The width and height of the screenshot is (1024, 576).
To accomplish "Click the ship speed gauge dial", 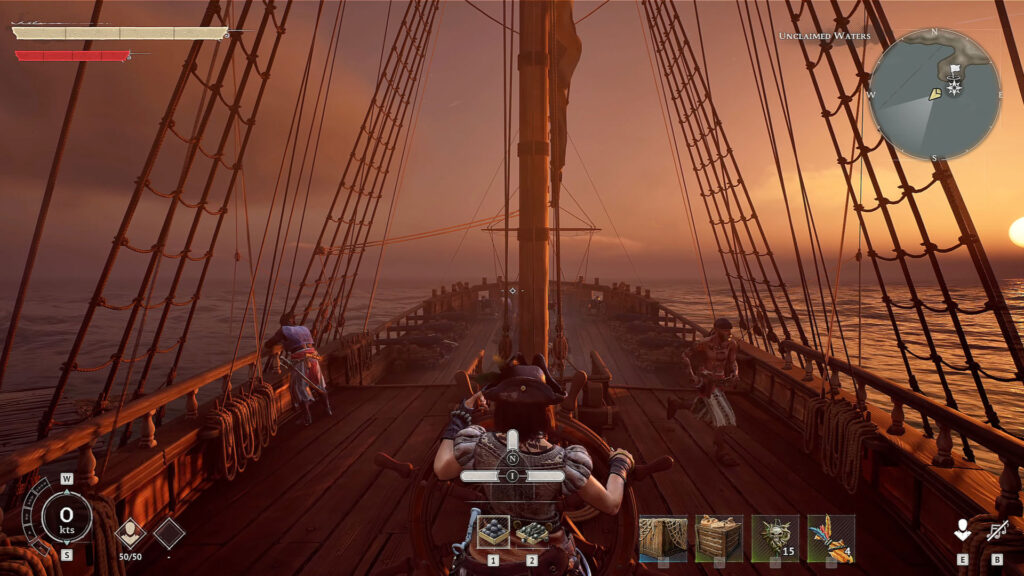I will coord(67,517).
